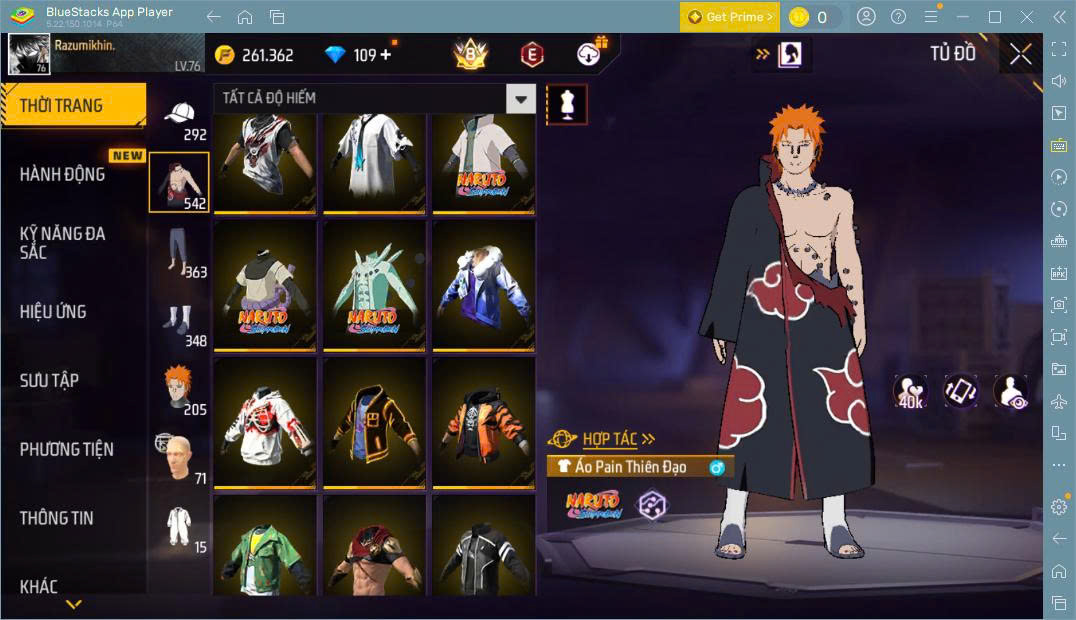Open the Hành Động category

point(62,174)
